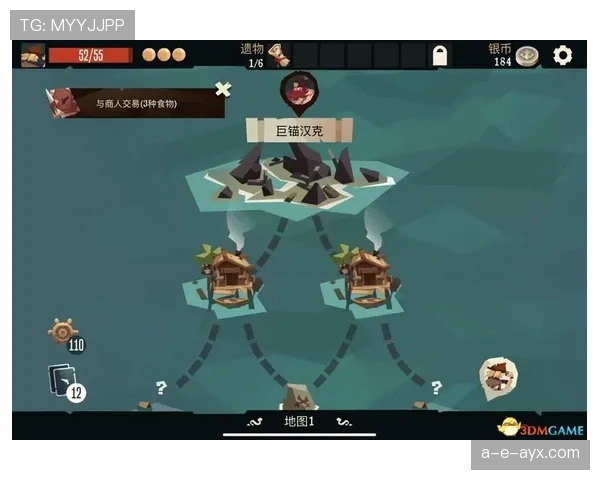Image resolution: width=600 pixels, height=480 pixels.
Task: Select the 巨锚汉克 boss node
Action: pyautogui.click(x=299, y=131)
